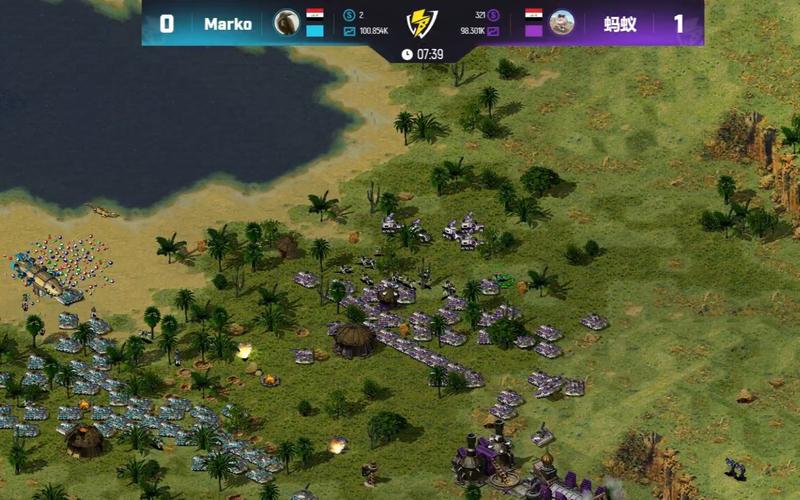Choose the 蚂蚁 player name
The image size is (800, 500).
pos(620,24)
